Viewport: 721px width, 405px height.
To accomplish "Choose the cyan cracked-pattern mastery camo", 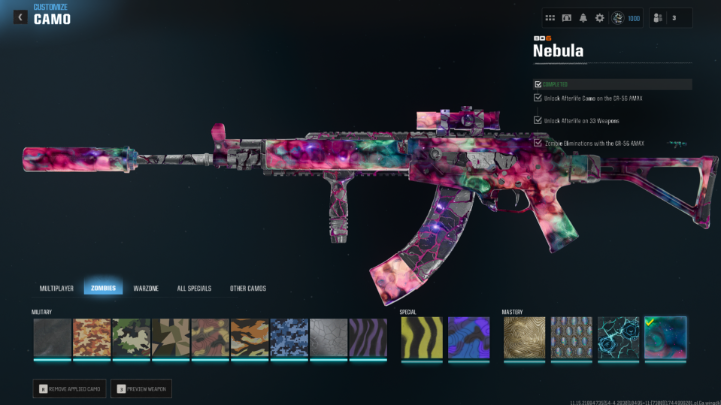I will point(618,338).
